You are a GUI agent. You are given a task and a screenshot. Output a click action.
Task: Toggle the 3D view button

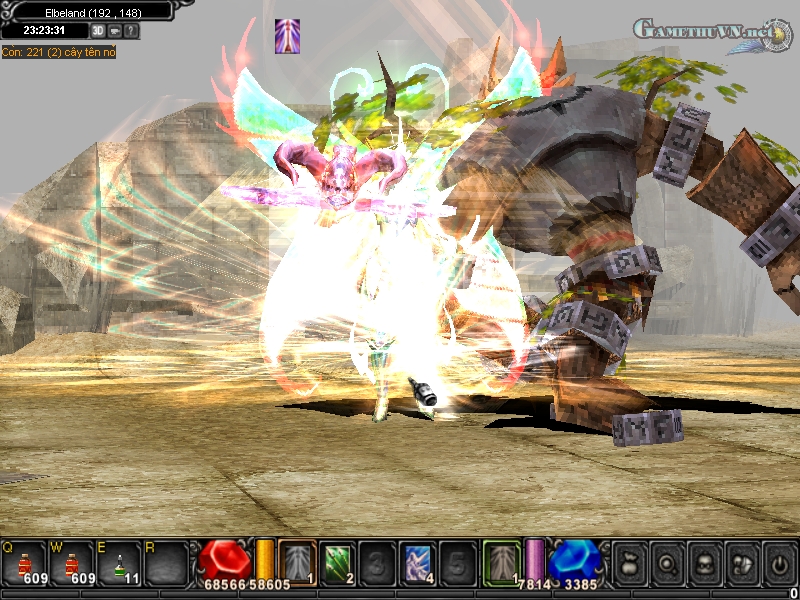point(98,31)
